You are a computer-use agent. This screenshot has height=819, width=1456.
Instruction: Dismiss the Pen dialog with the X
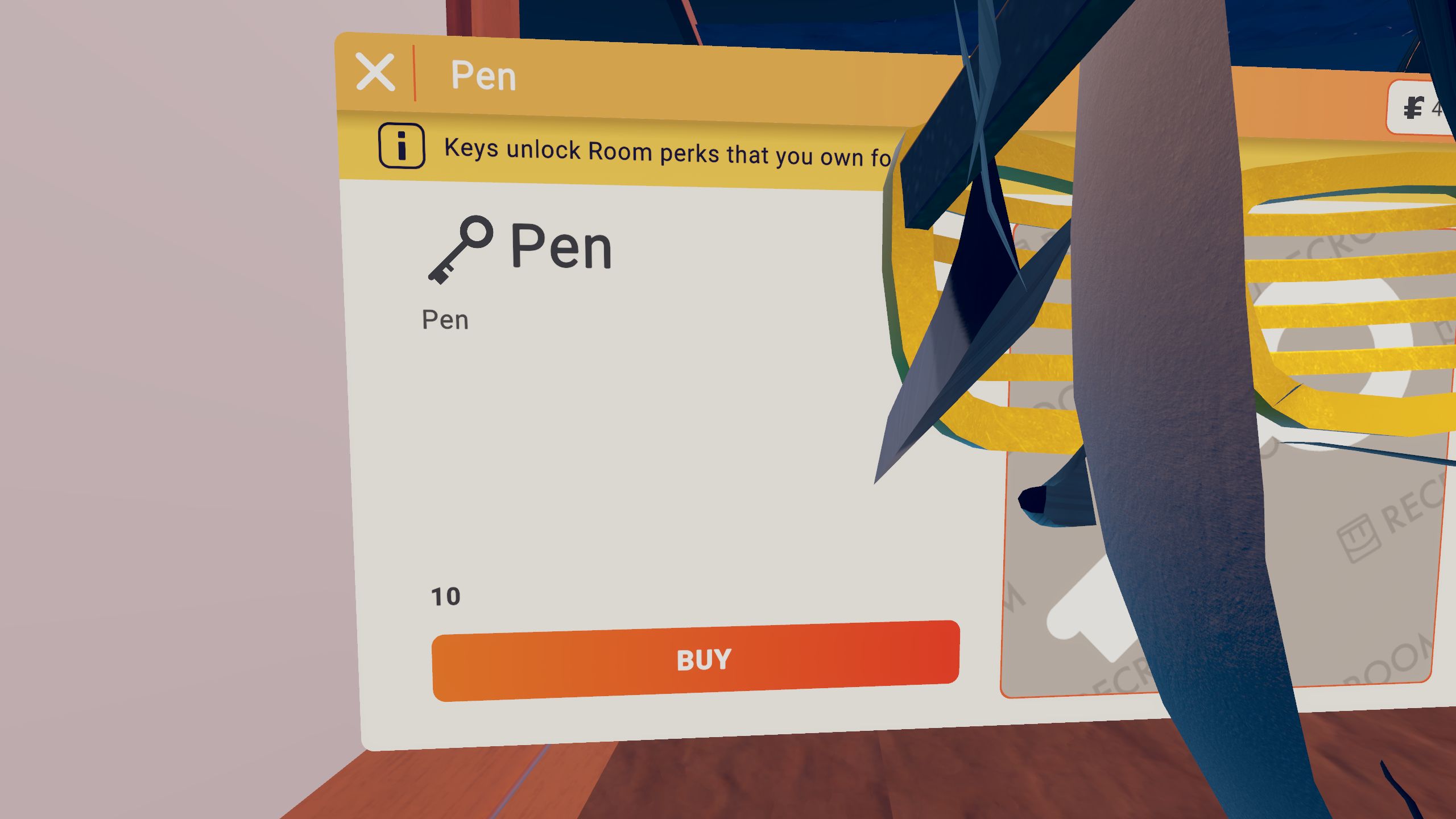coord(377,72)
